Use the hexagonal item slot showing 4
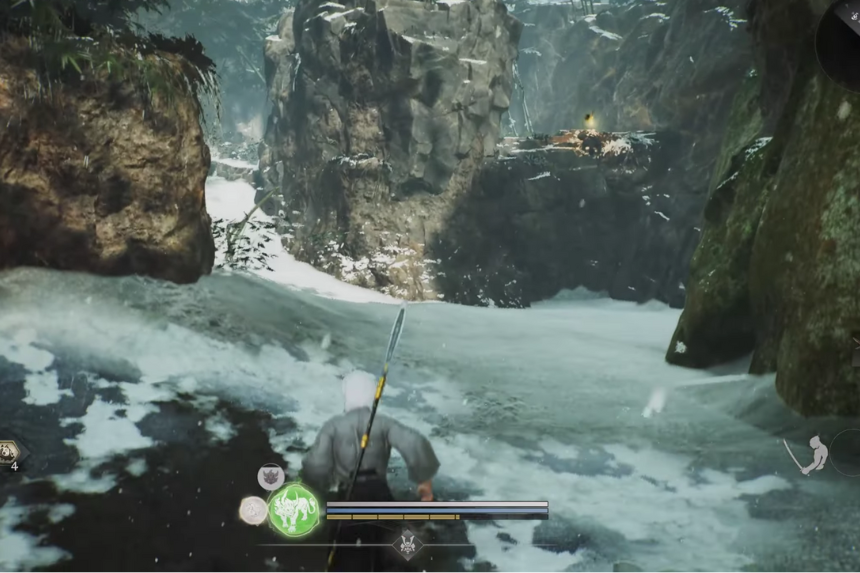The width and height of the screenshot is (860, 573). point(10,452)
